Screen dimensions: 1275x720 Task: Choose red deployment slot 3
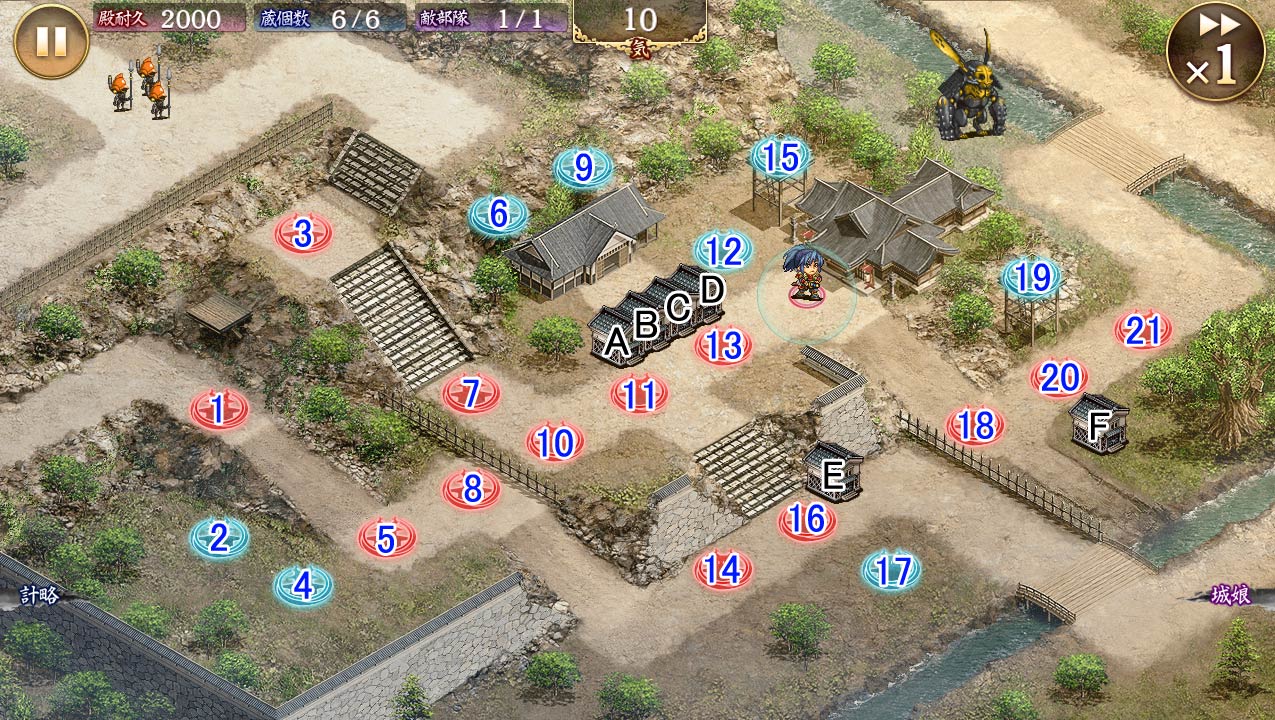(303, 234)
